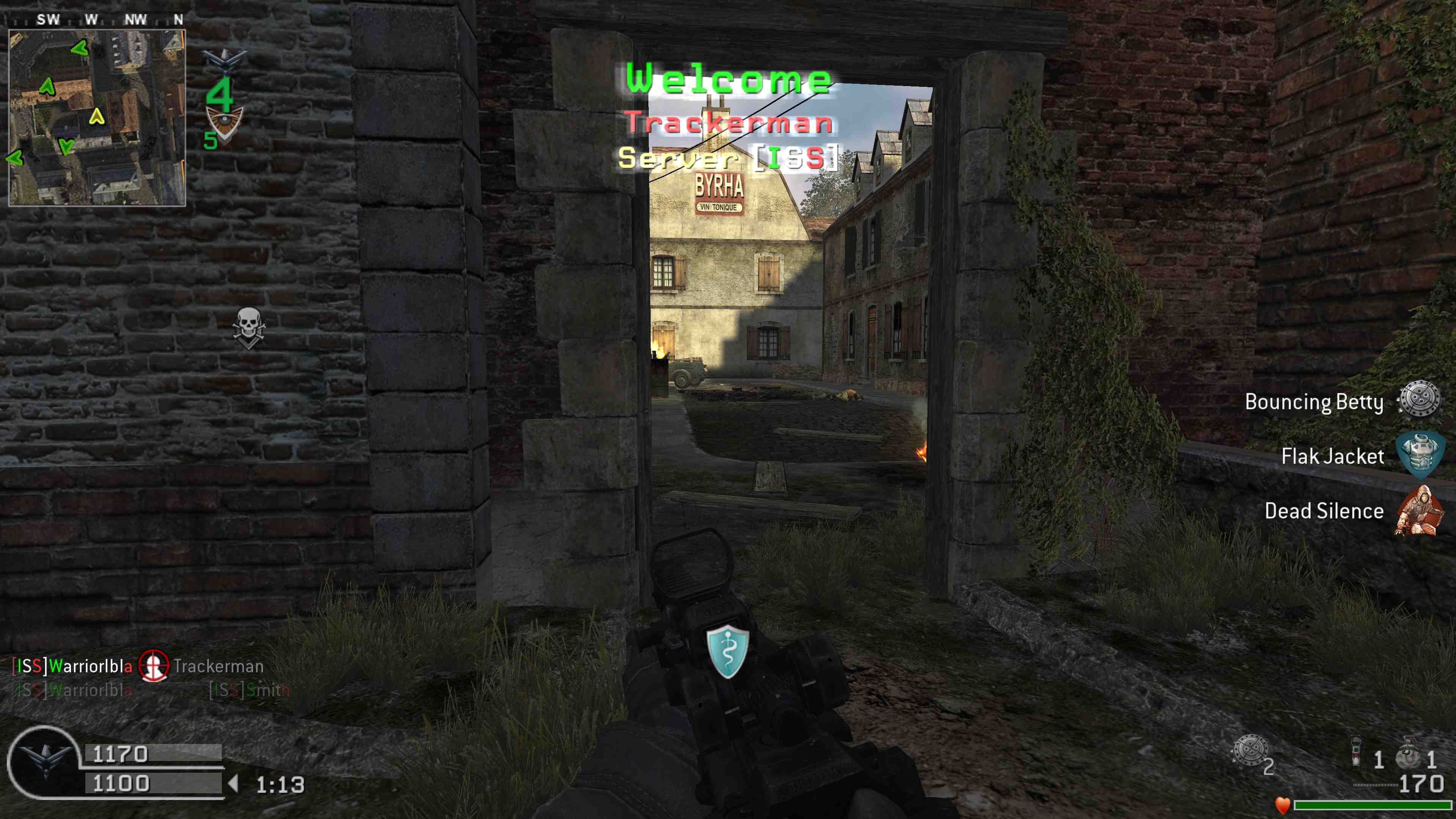Image resolution: width=1456 pixels, height=819 pixels.
Task: Select the bouncing betty equipment icon near ammo
Action: pyautogui.click(x=1249, y=751)
